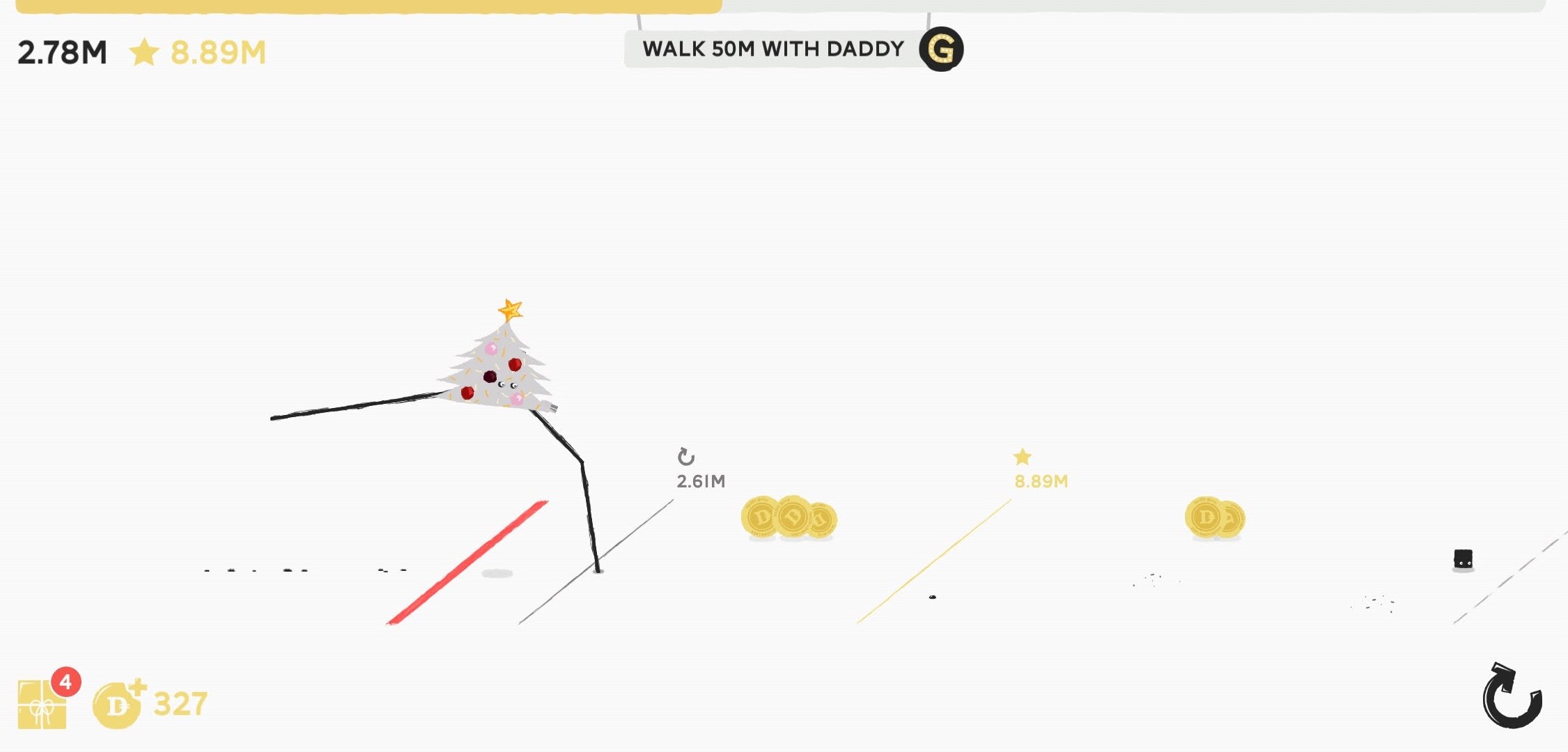1568x752 pixels.
Task: Click the circular restart icon above 2.61M marker
Action: (x=686, y=456)
